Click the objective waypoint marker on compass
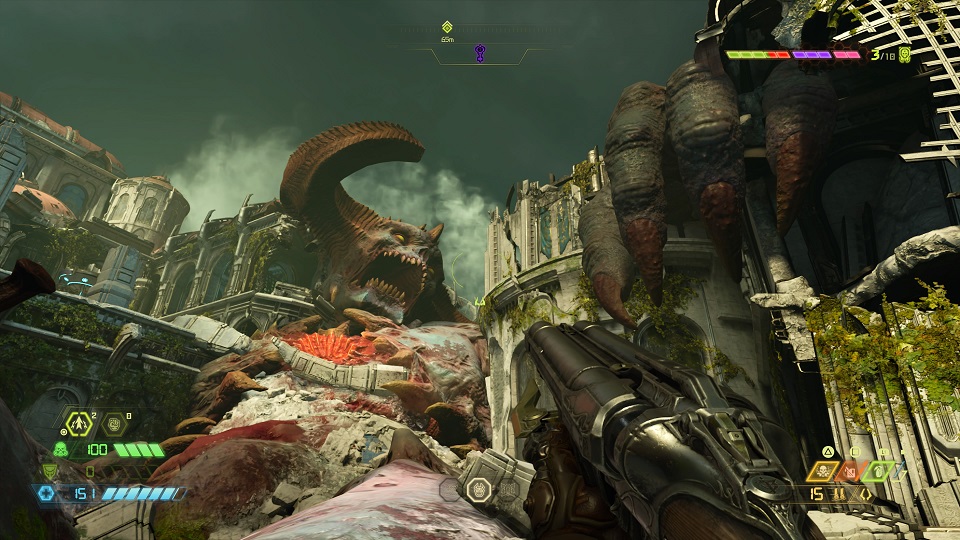 coord(447,27)
